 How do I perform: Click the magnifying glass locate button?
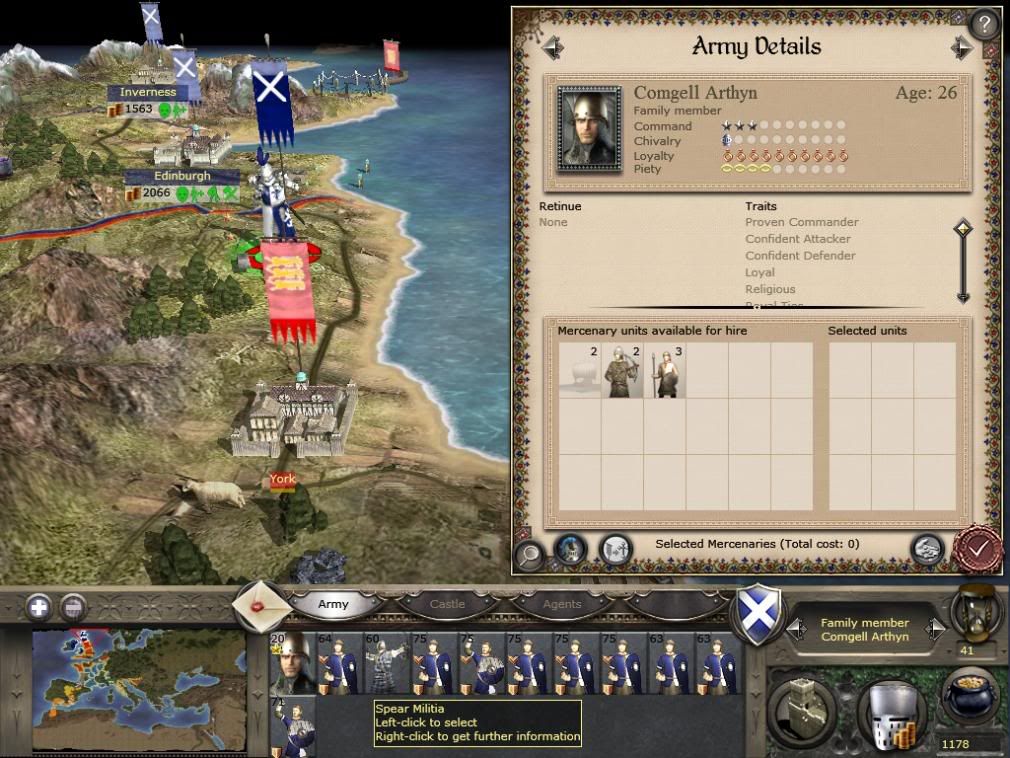(530, 551)
